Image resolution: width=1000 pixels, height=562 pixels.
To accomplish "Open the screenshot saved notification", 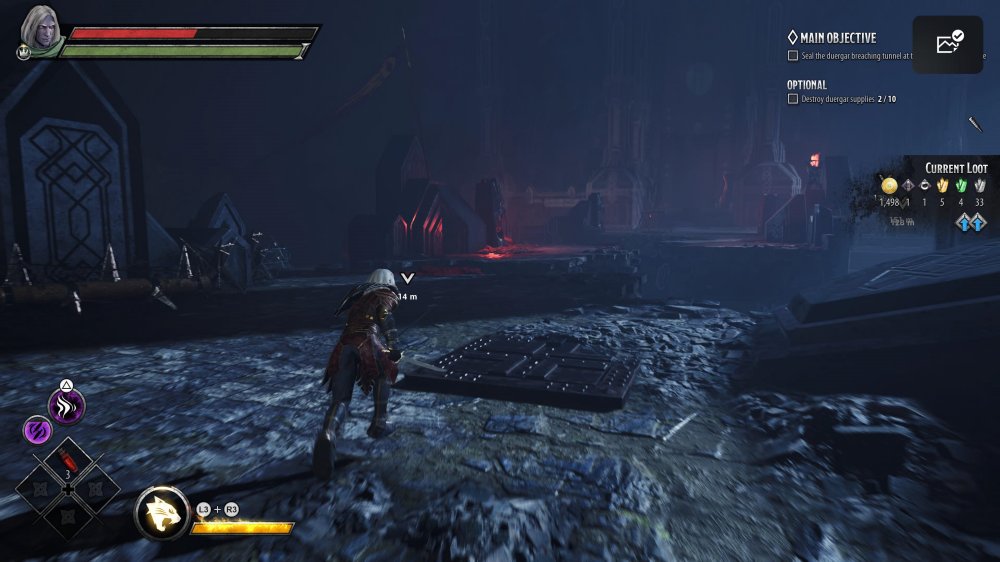I will (x=947, y=43).
